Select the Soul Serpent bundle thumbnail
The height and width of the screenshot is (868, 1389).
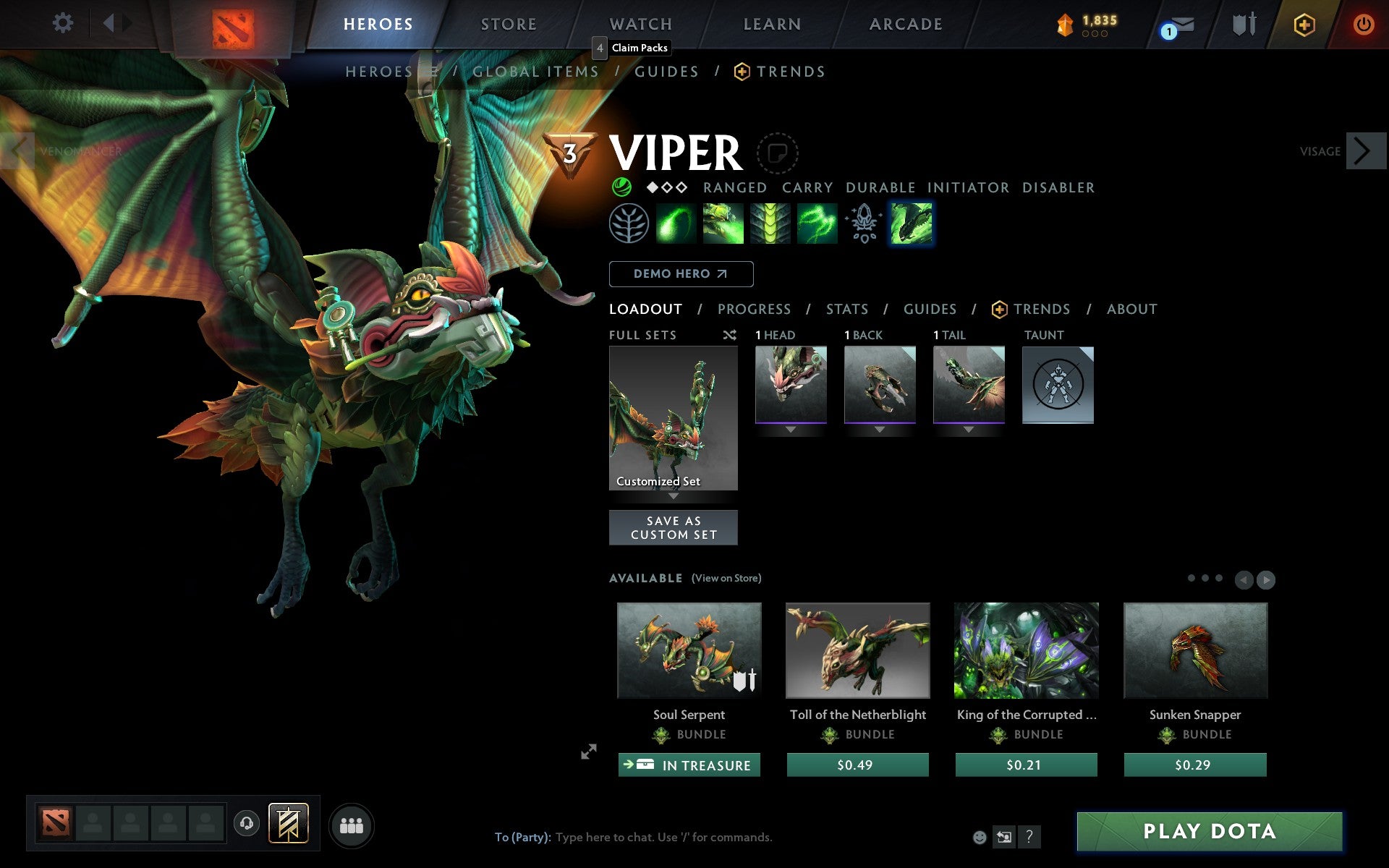[x=688, y=650]
